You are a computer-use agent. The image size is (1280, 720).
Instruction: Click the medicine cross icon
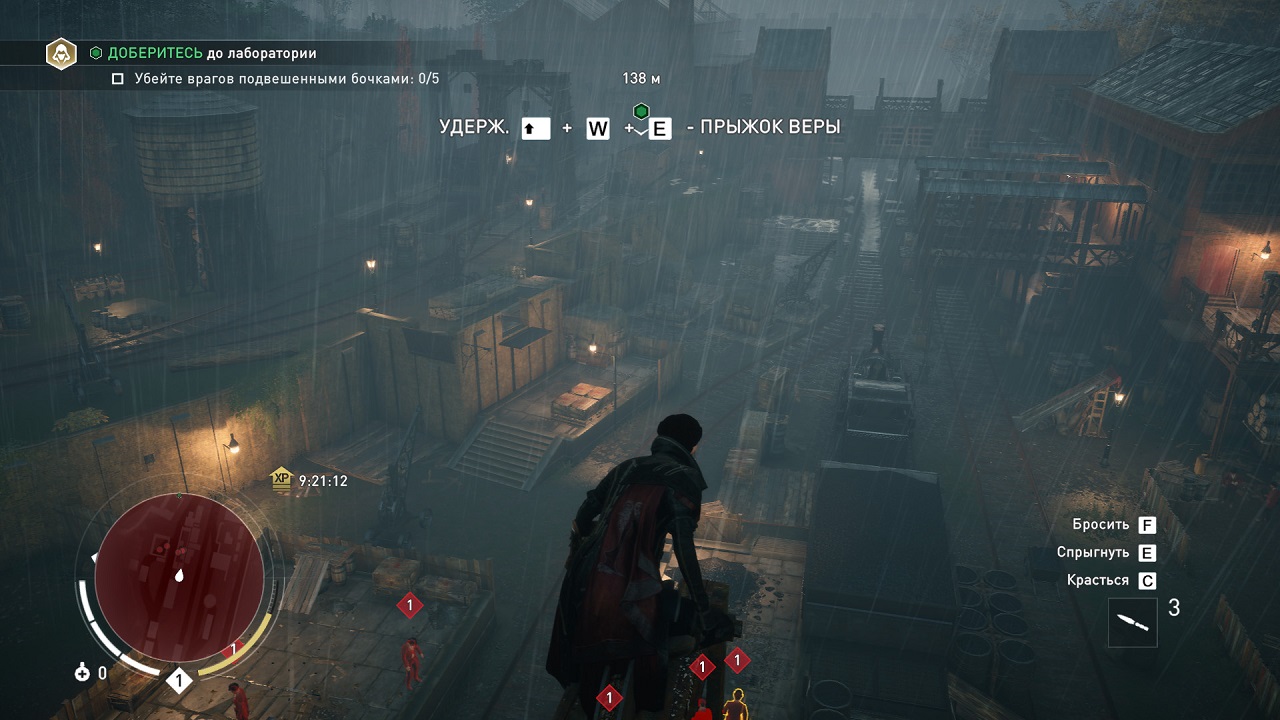point(82,673)
